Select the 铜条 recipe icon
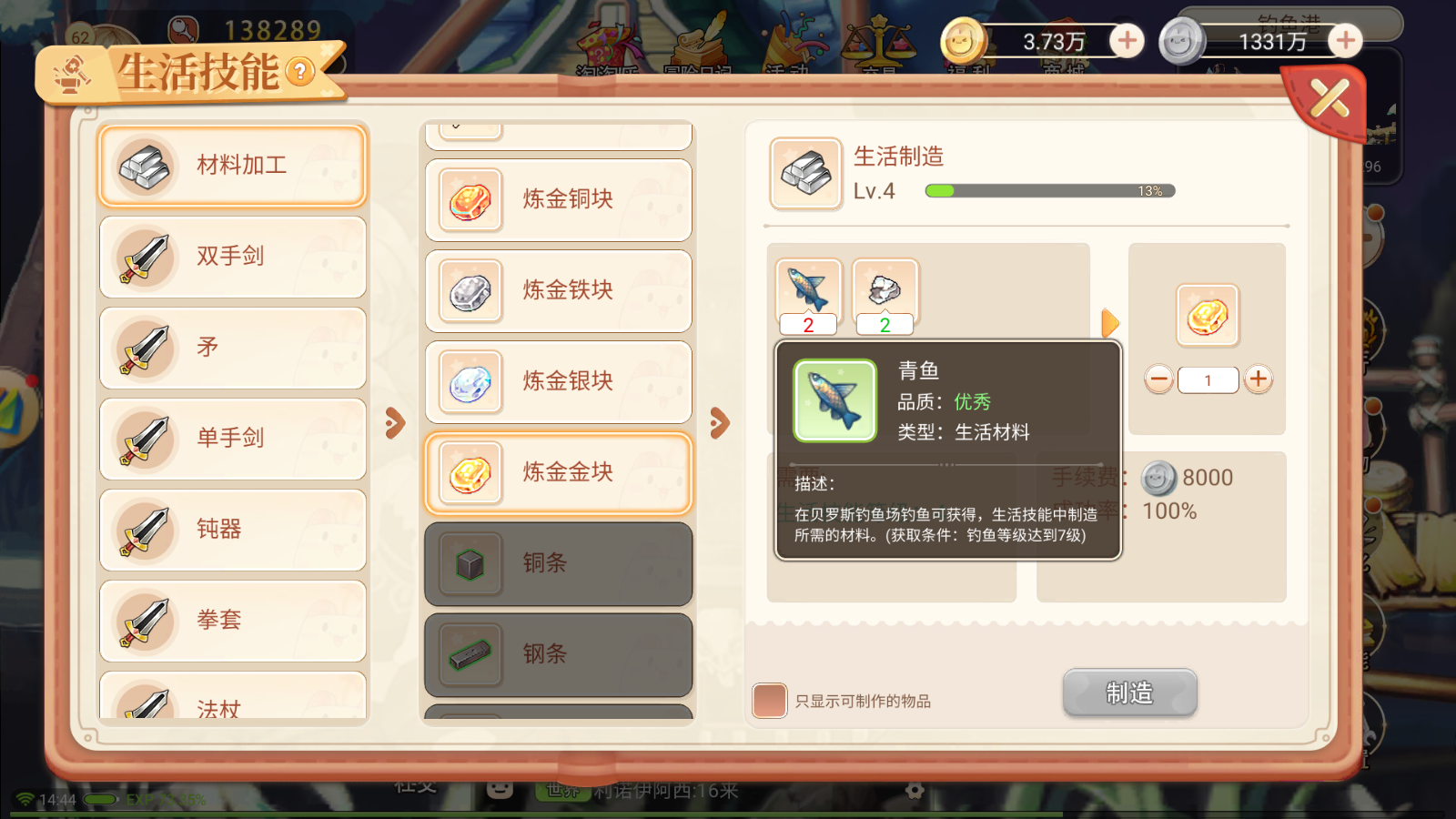The width and height of the screenshot is (1456, 819). tap(470, 563)
